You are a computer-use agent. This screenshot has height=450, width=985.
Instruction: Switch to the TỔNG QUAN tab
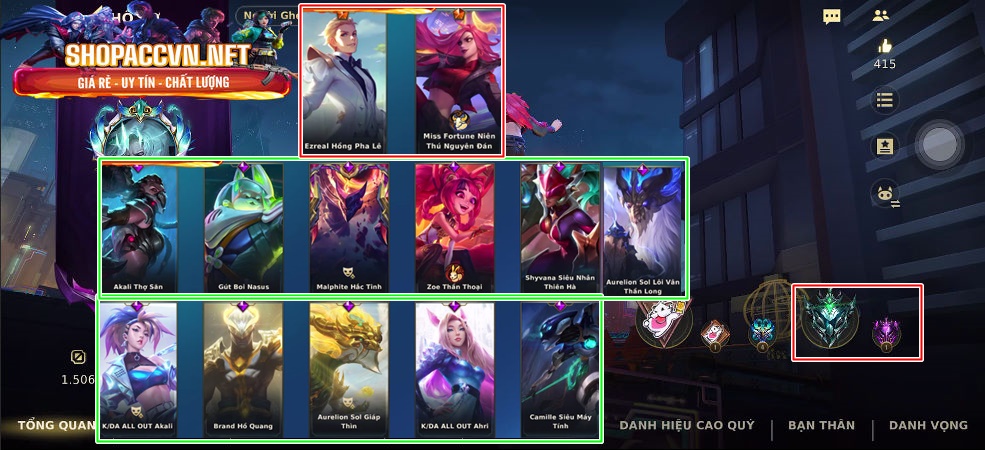point(56,426)
